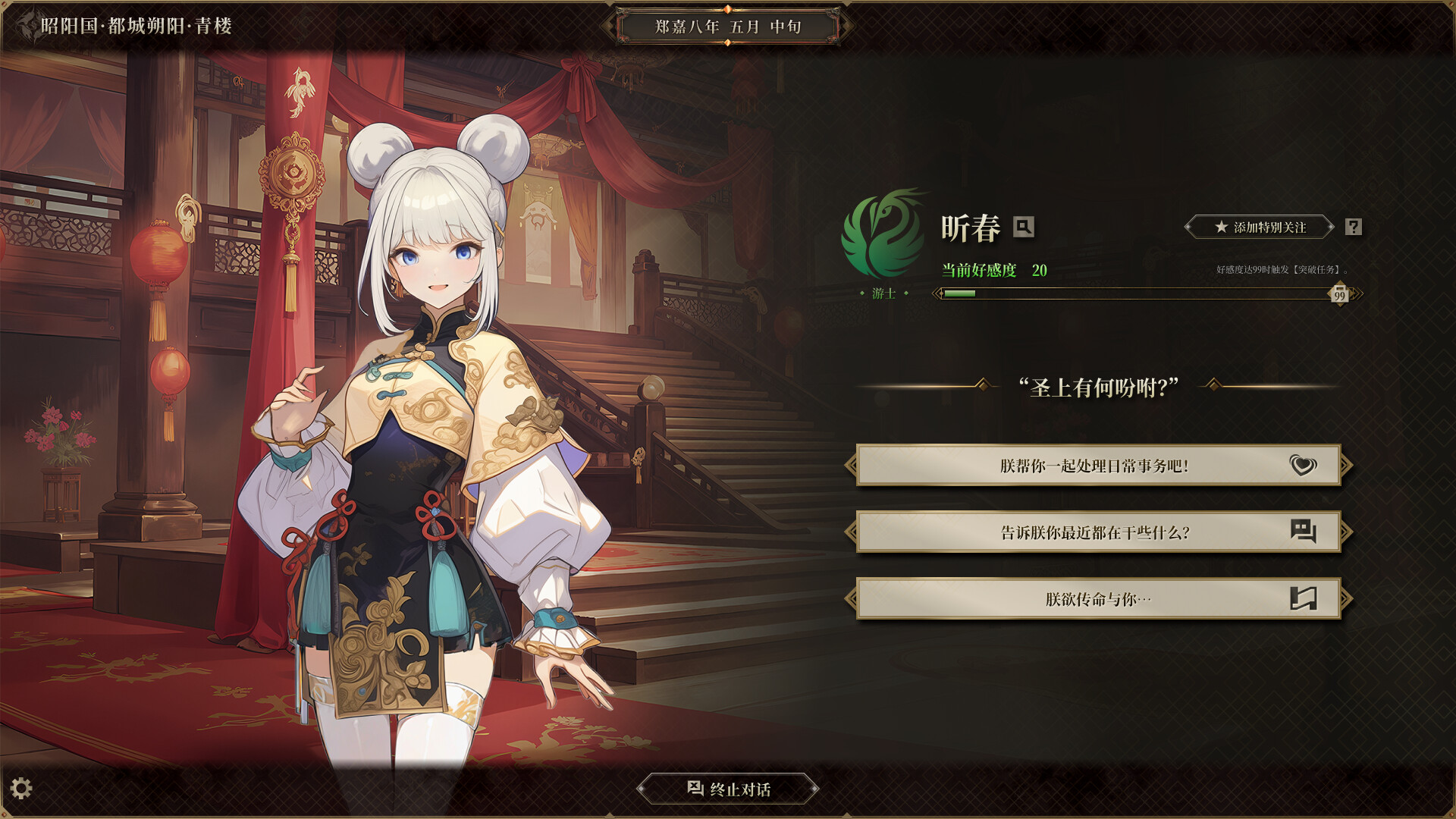Expand the chevron next to 朕欲传命与你

point(1348,597)
